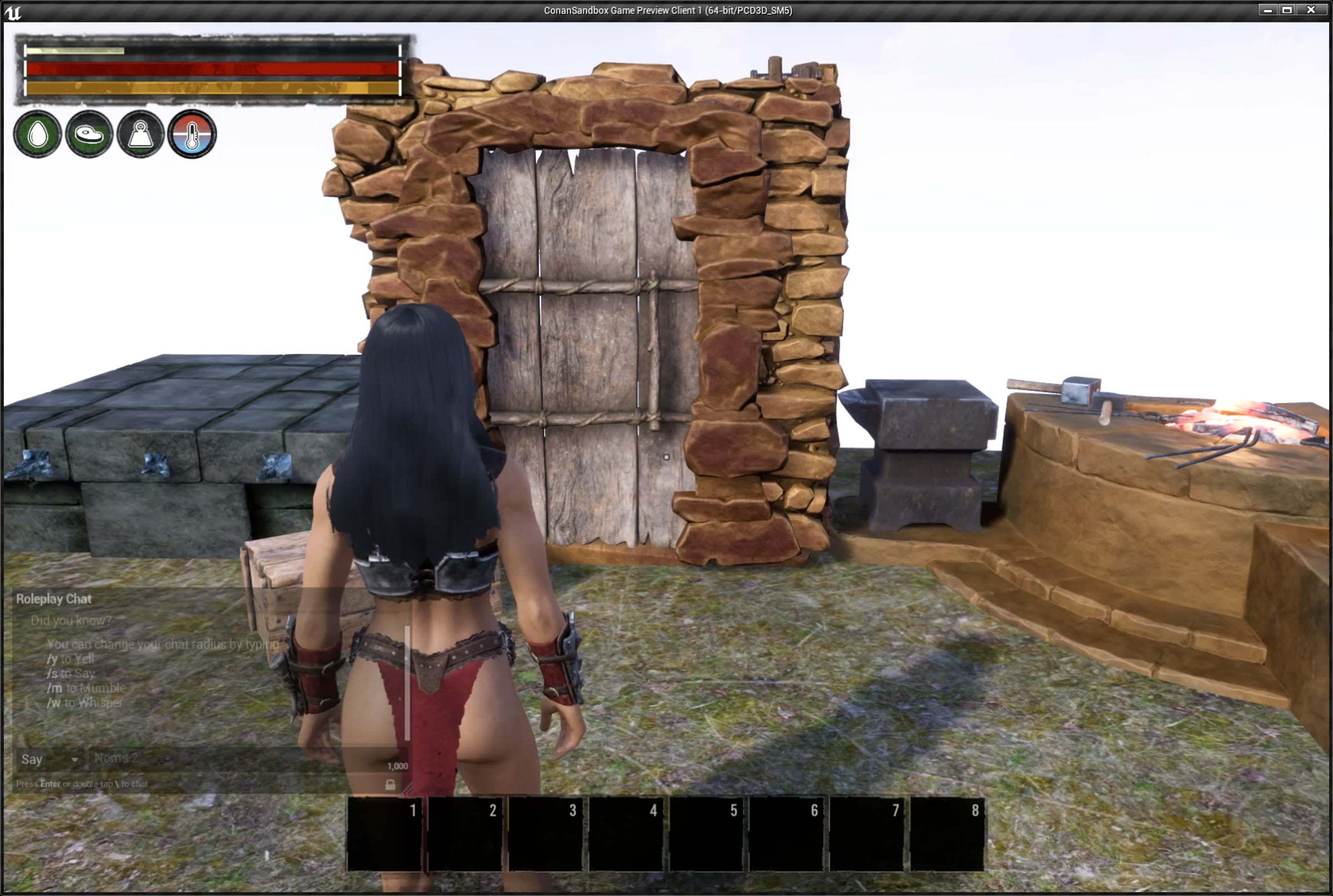Screen dimensions: 1333x896
Task: Click the thirst water drop icon
Action: pyautogui.click(x=38, y=135)
